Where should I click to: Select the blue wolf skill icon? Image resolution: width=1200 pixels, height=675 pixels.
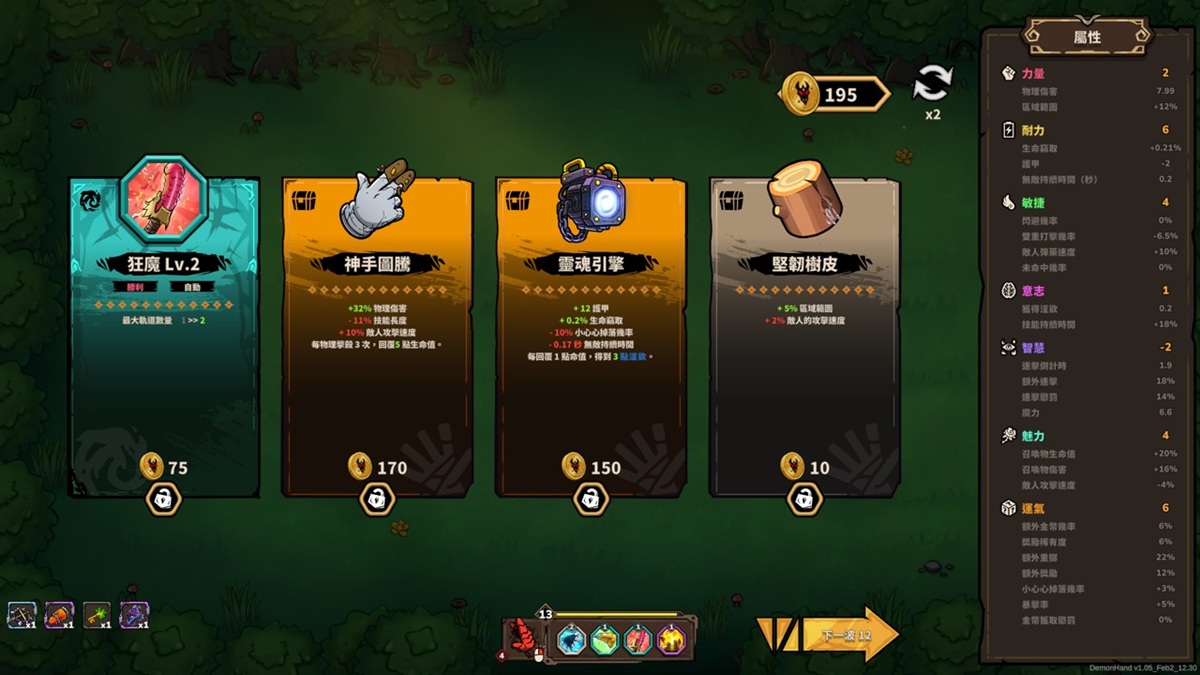point(572,639)
